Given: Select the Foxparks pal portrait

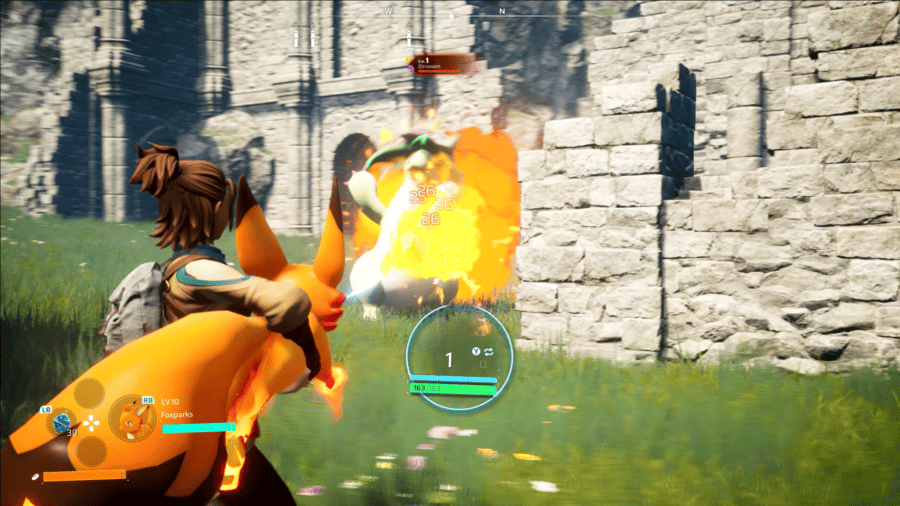Looking at the screenshot, I should [x=131, y=419].
